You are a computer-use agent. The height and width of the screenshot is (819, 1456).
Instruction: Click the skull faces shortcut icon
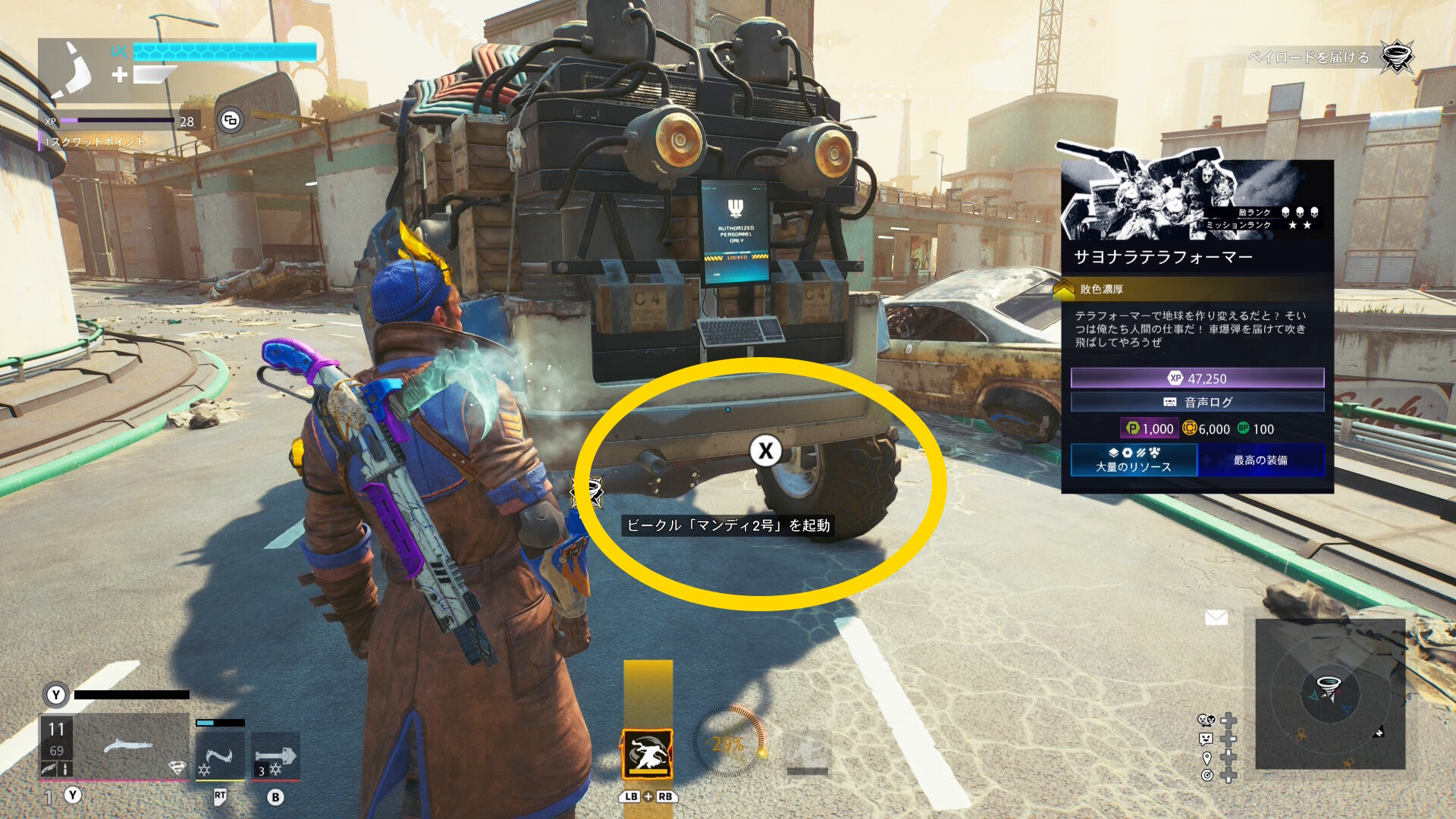(1206, 720)
